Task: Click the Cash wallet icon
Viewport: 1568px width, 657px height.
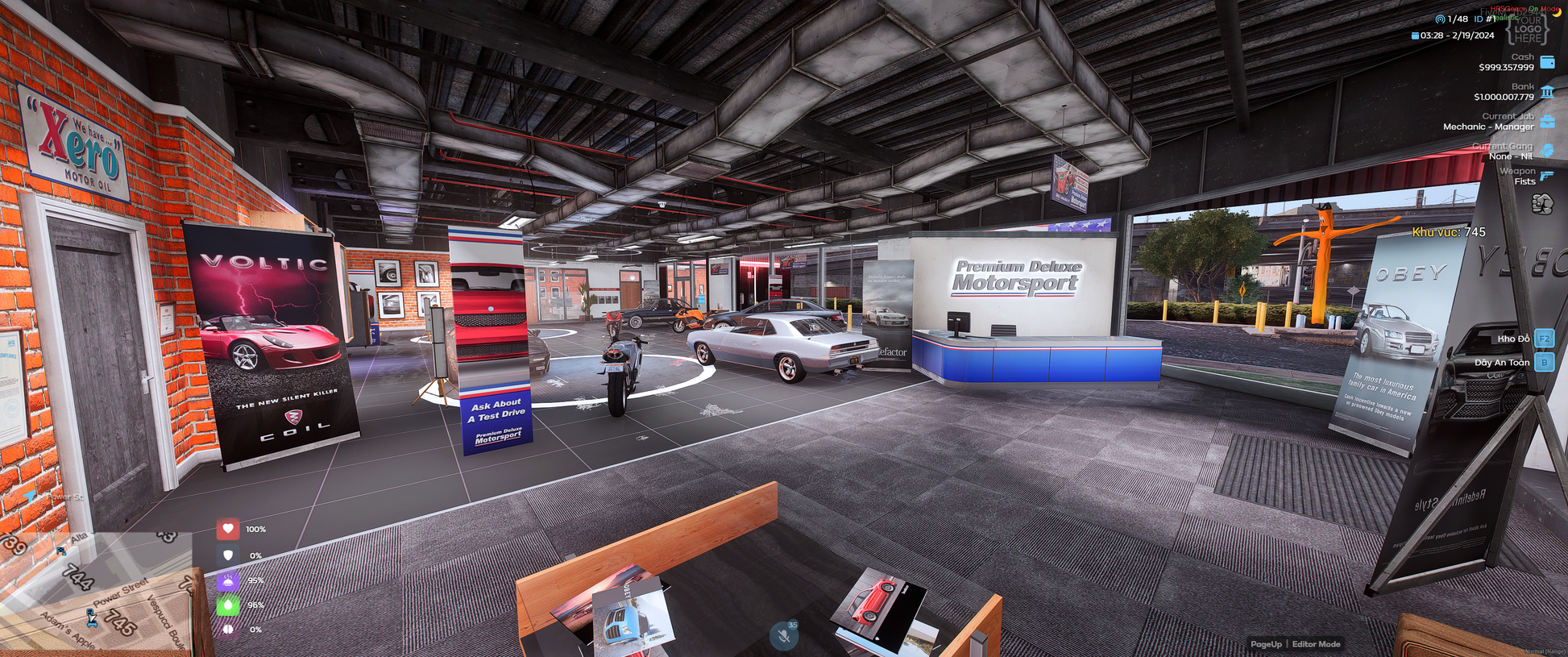Action: click(1547, 62)
